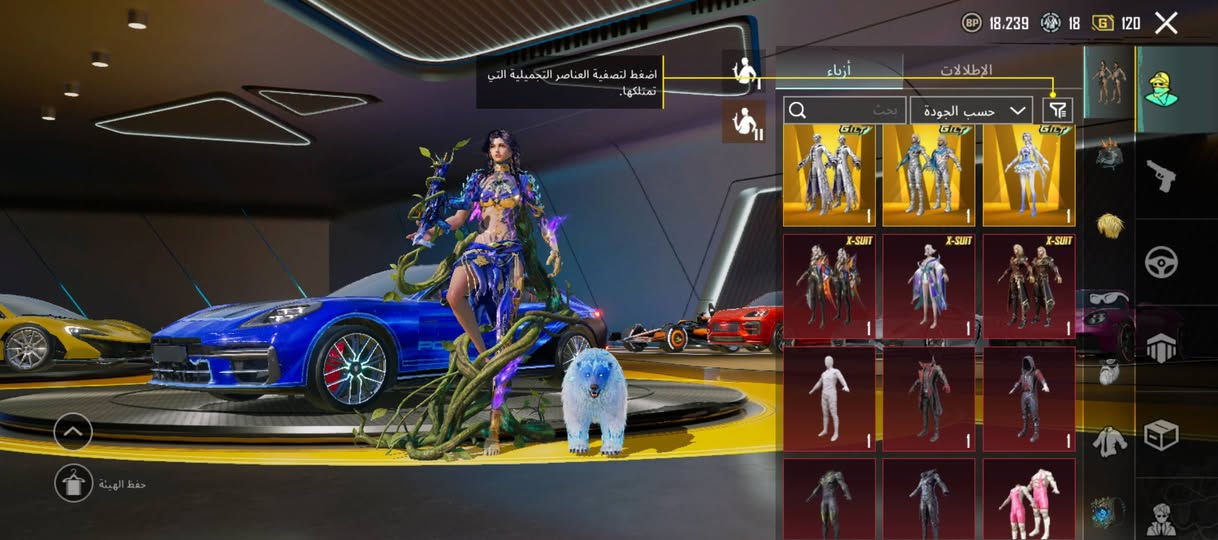Image resolution: width=1218 pixels, height=540 pixels.
Task: Select the pink and white outfit set
Action: [x=1029, y=498]
